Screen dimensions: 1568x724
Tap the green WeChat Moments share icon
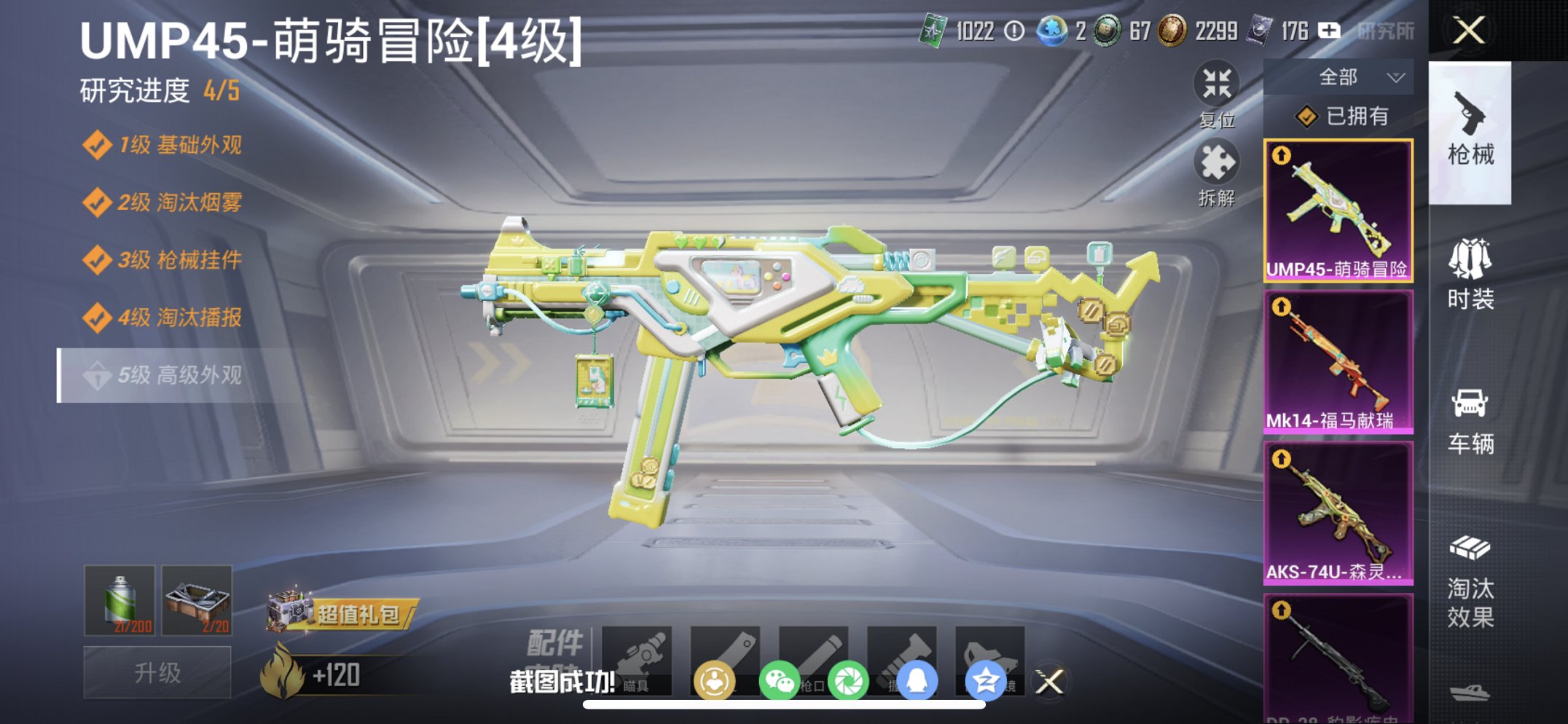point(850,677)
